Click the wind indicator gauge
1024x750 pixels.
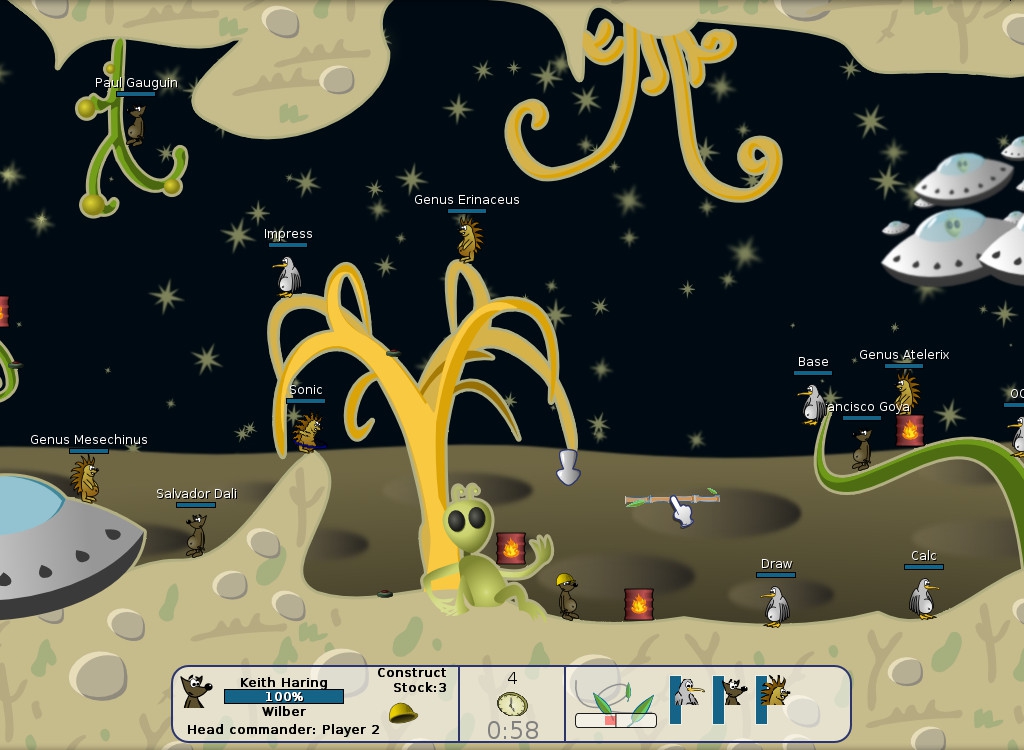[x=615, y=719]
